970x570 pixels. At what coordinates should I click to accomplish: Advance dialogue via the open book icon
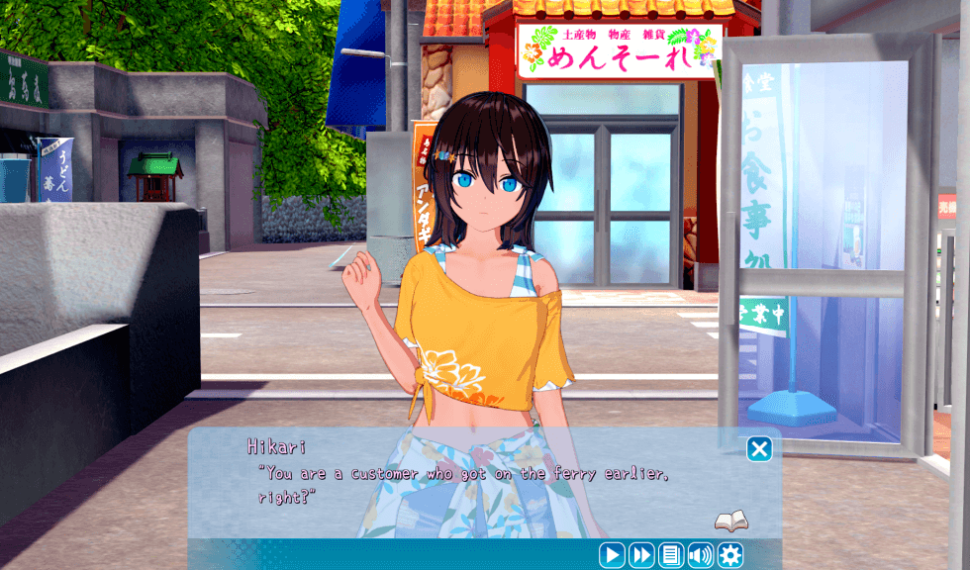coord(731,521)
